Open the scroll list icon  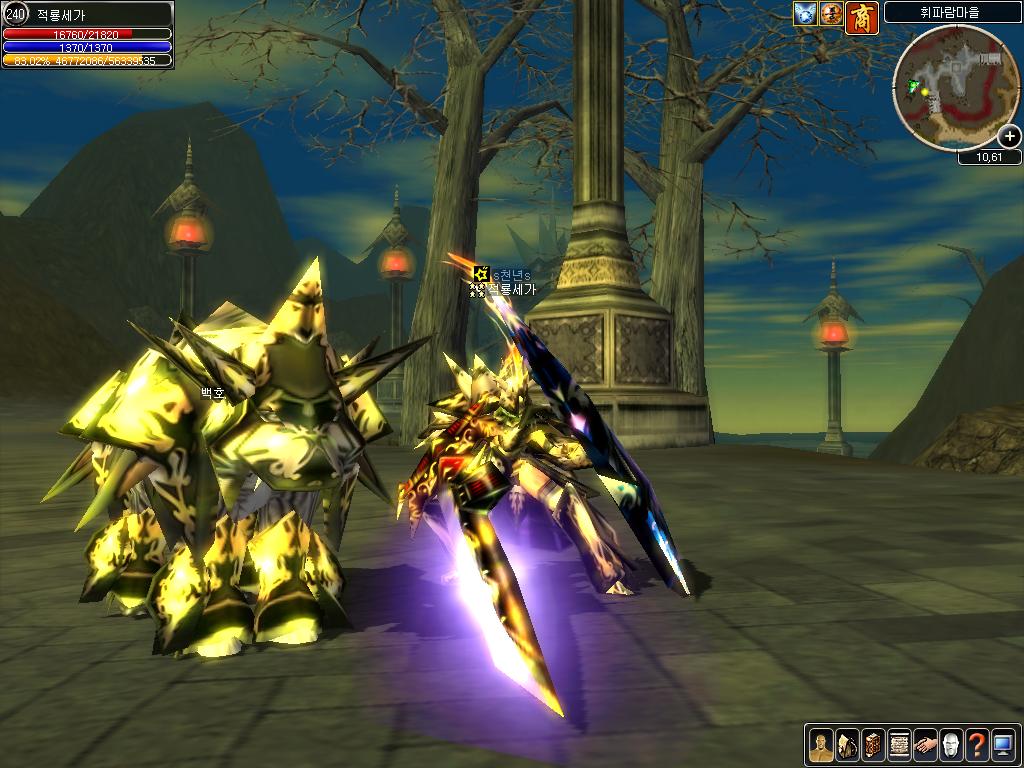click(898, 744)
